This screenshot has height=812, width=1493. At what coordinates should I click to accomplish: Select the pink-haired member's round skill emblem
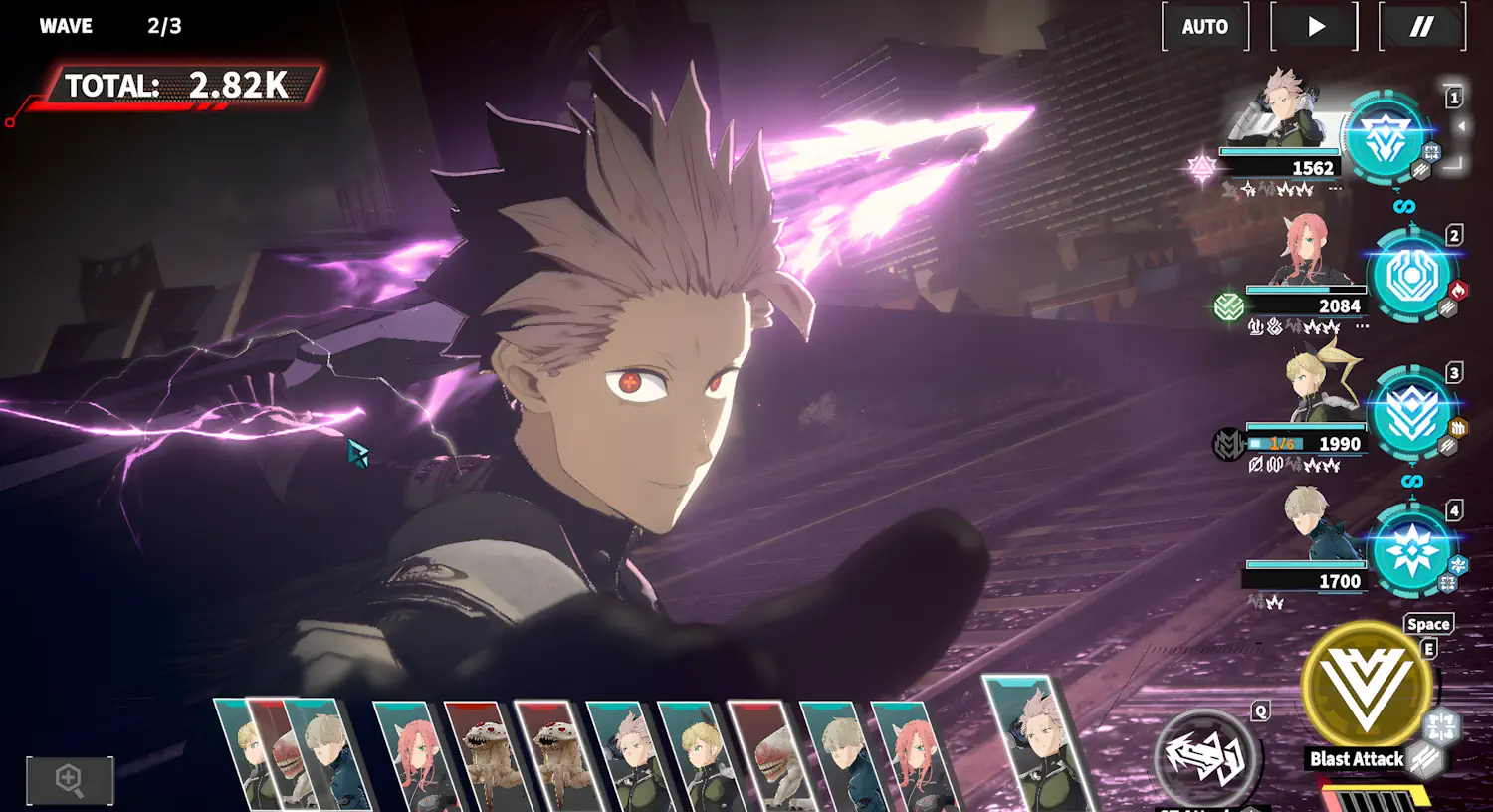coord(1411,277)
